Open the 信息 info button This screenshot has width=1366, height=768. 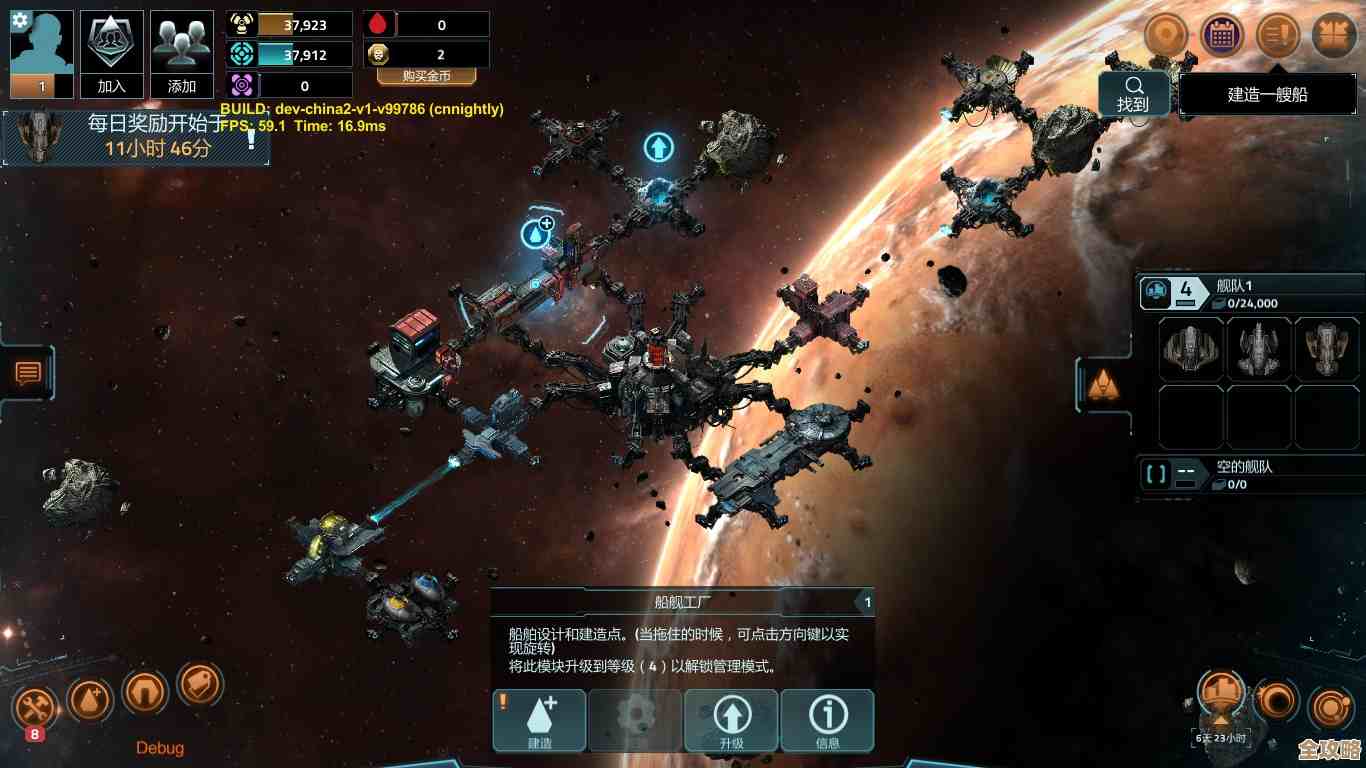pos(827,720)
